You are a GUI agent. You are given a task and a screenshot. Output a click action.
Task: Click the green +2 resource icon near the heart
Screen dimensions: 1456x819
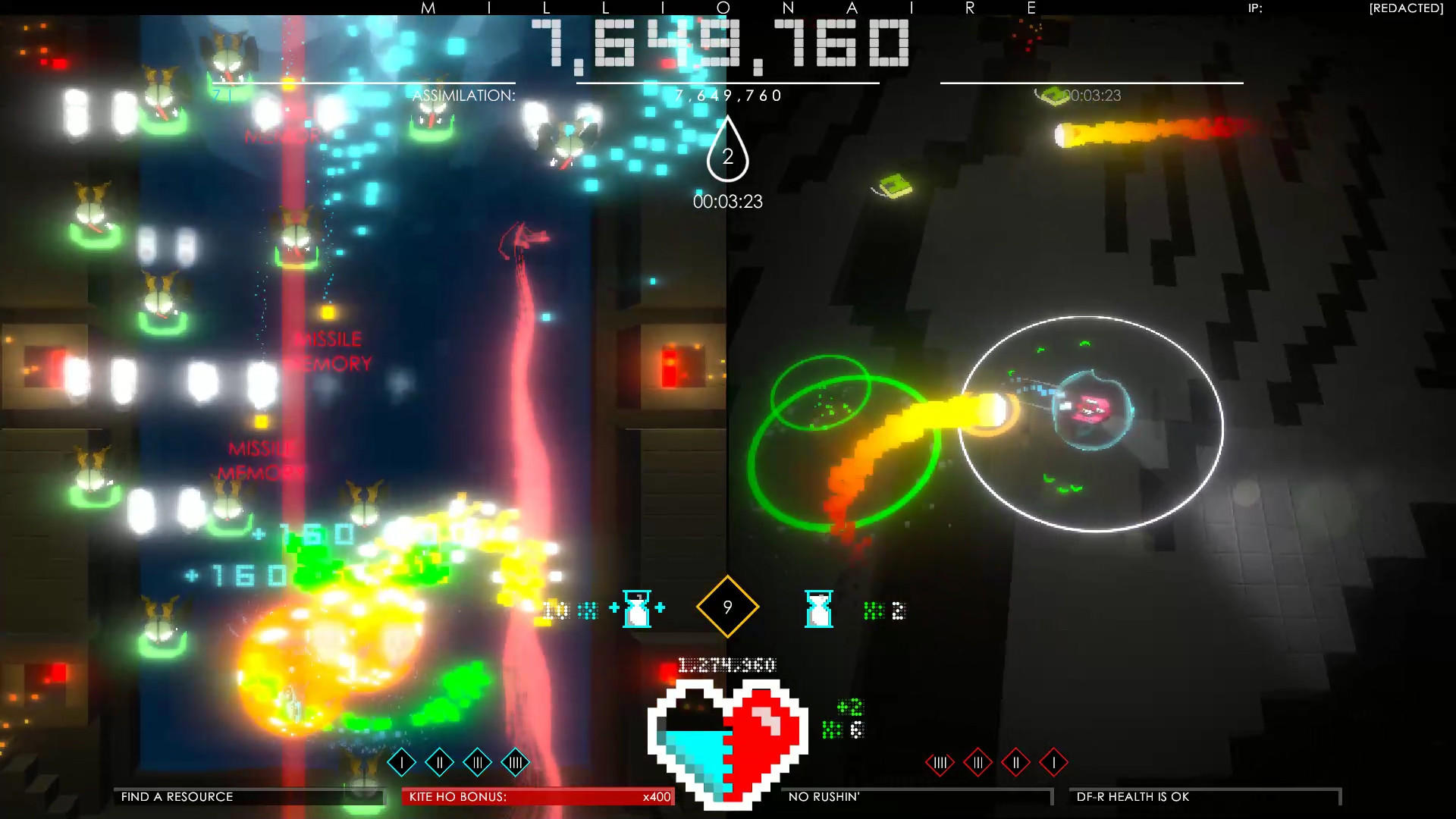click(851, 707)
